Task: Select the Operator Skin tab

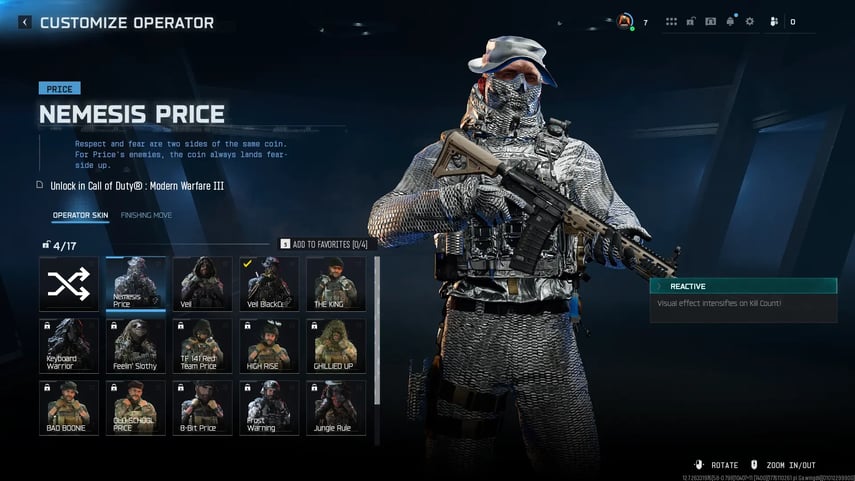Action: point(80,215)
